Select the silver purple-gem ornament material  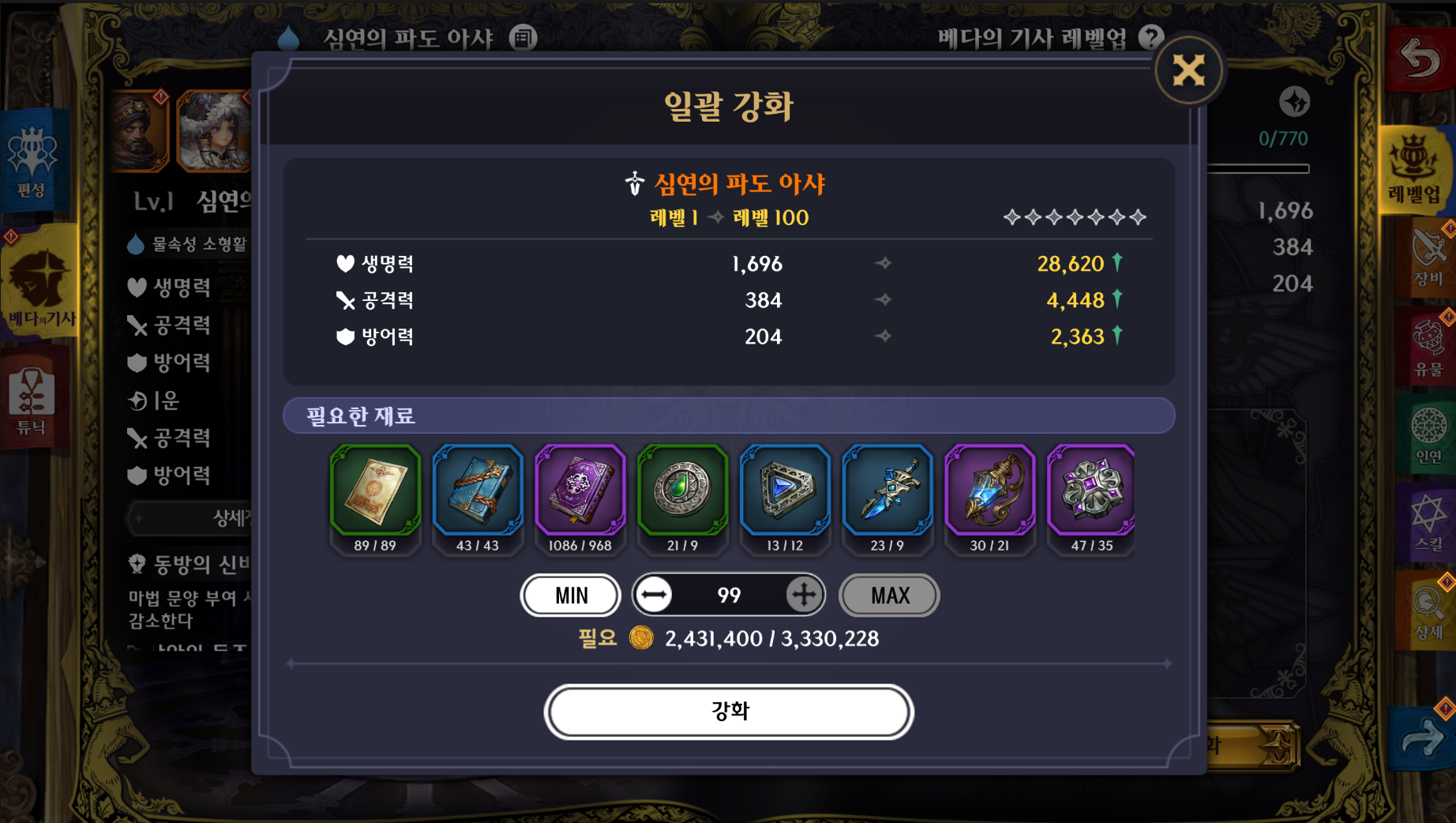pos(1092,491)
